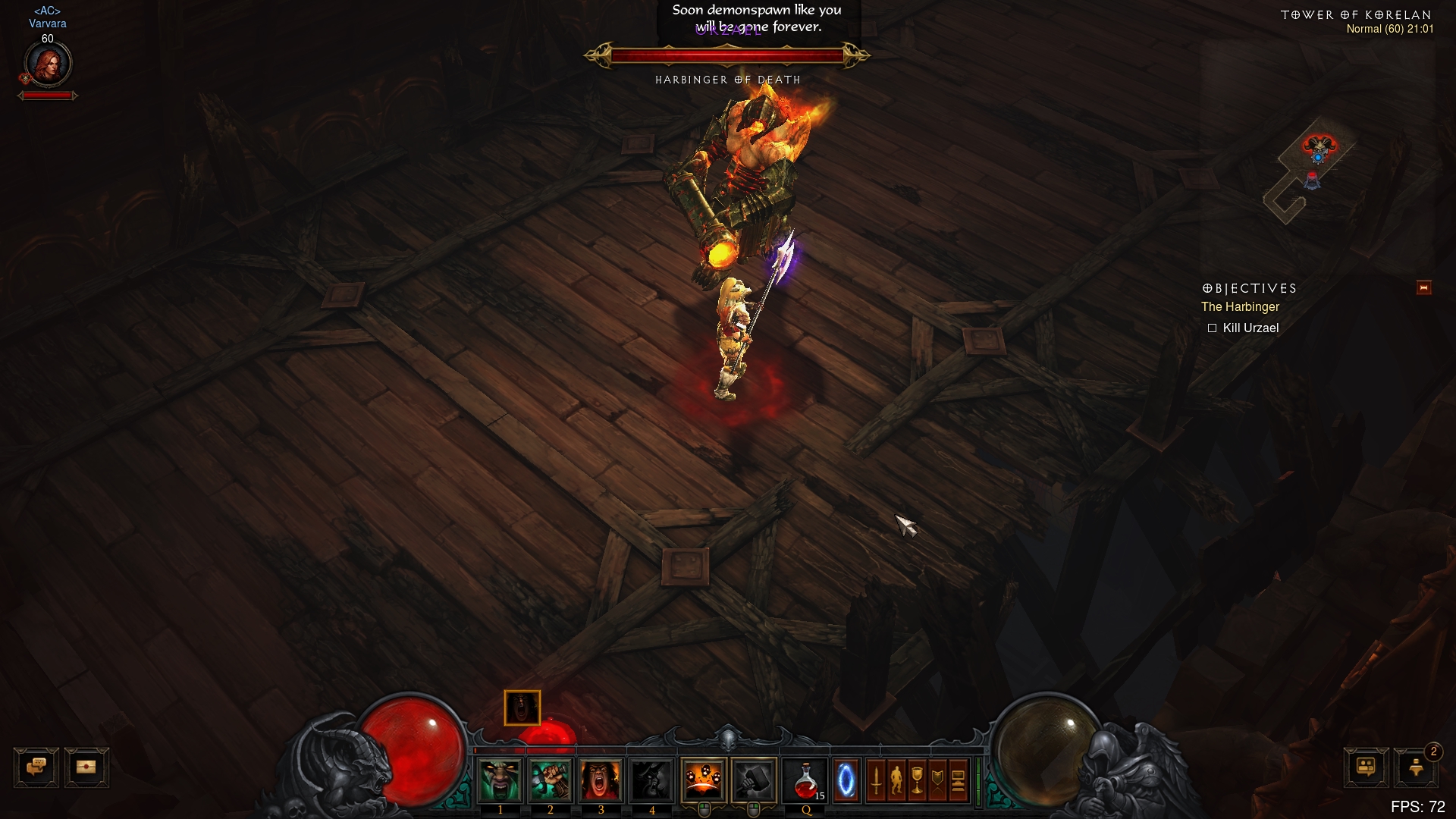This screenshot has width=1456, height=819.
Task: Open the chat speech bubbles button
Action: click(x=36, y=767)
